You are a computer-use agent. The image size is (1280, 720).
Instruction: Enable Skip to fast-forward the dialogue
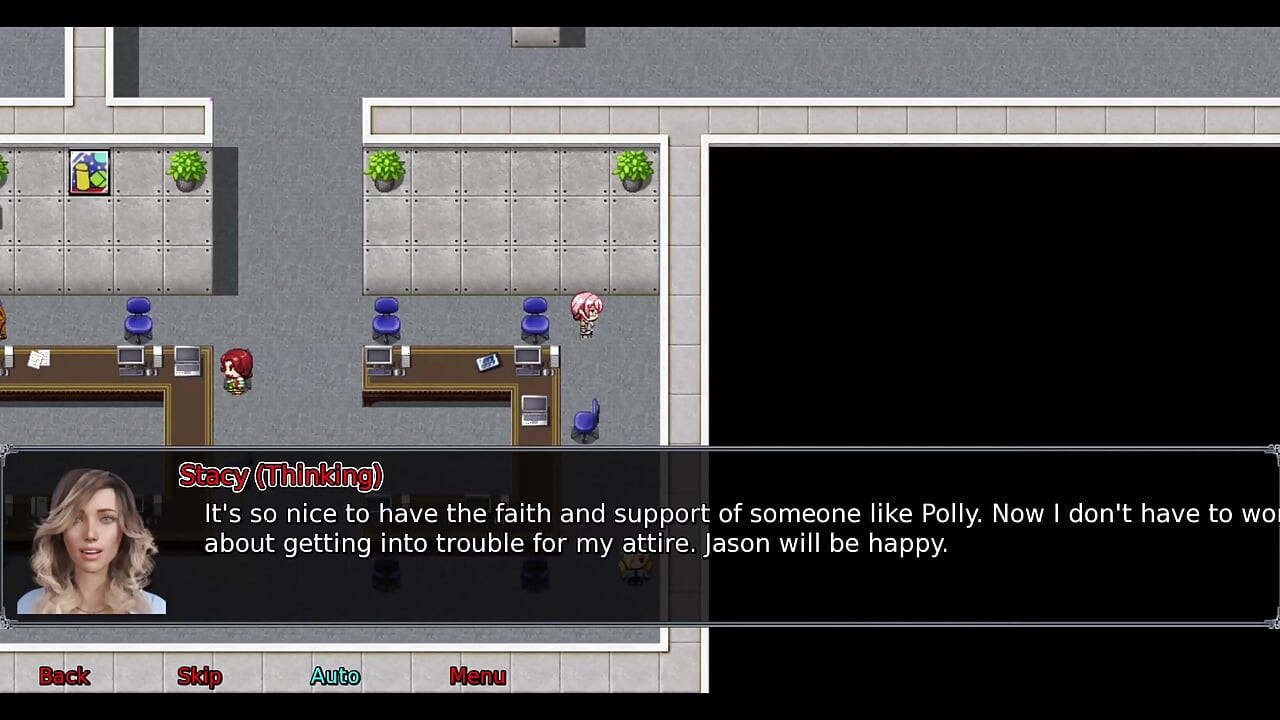coord(198,676)
